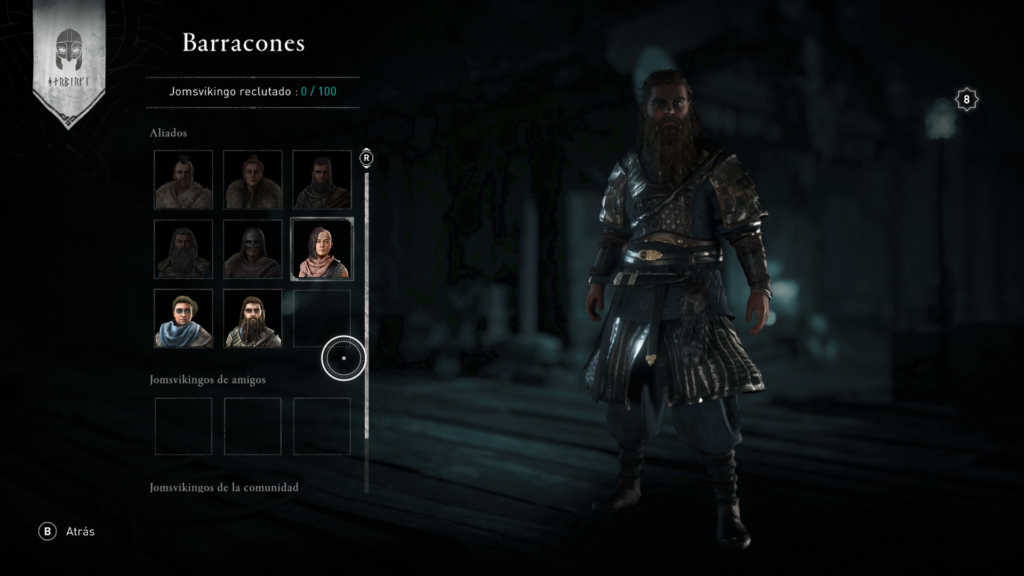This screenshot has height=576, width=1024.
Task: Click the number 8 badge icon
Action: point(966,99)
